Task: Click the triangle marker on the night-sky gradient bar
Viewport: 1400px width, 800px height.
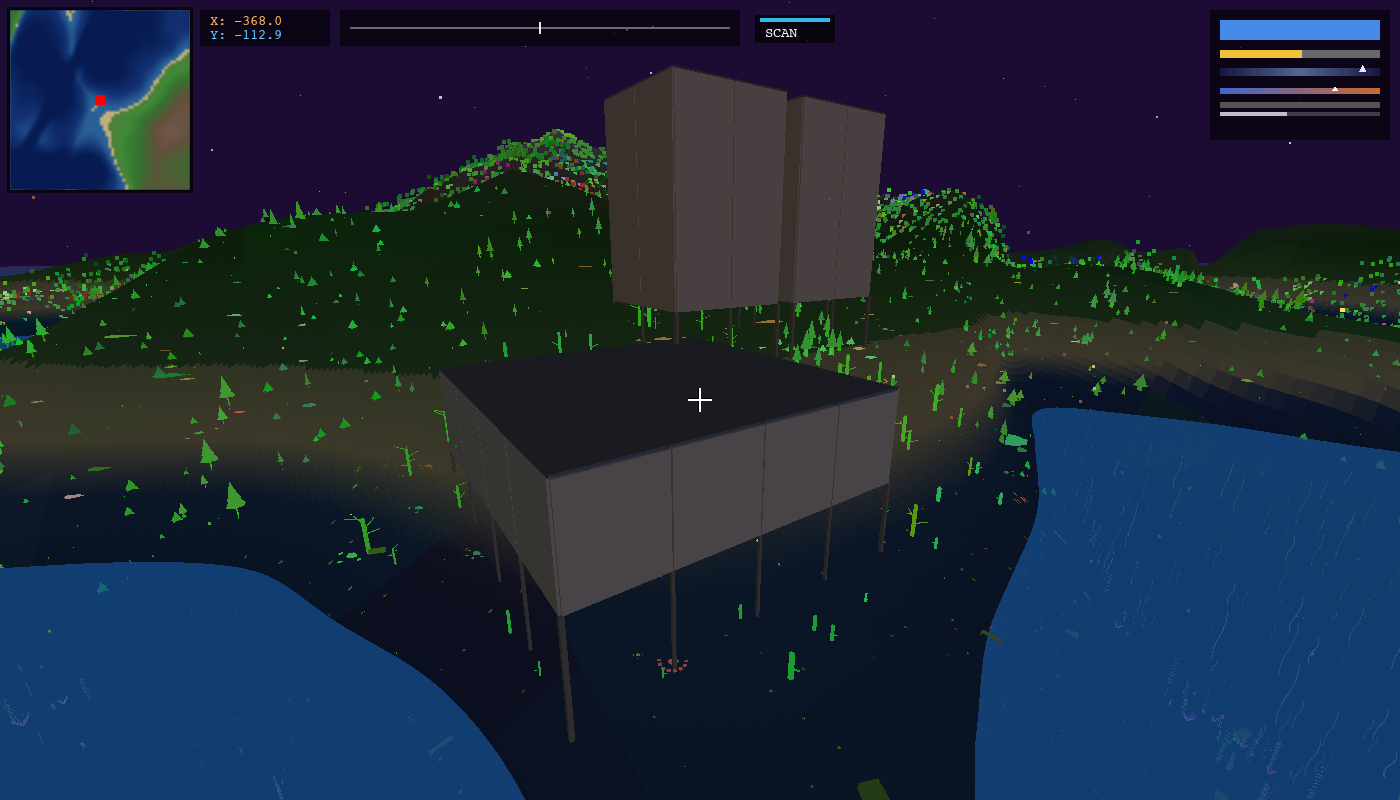Action: (1362, 69)
